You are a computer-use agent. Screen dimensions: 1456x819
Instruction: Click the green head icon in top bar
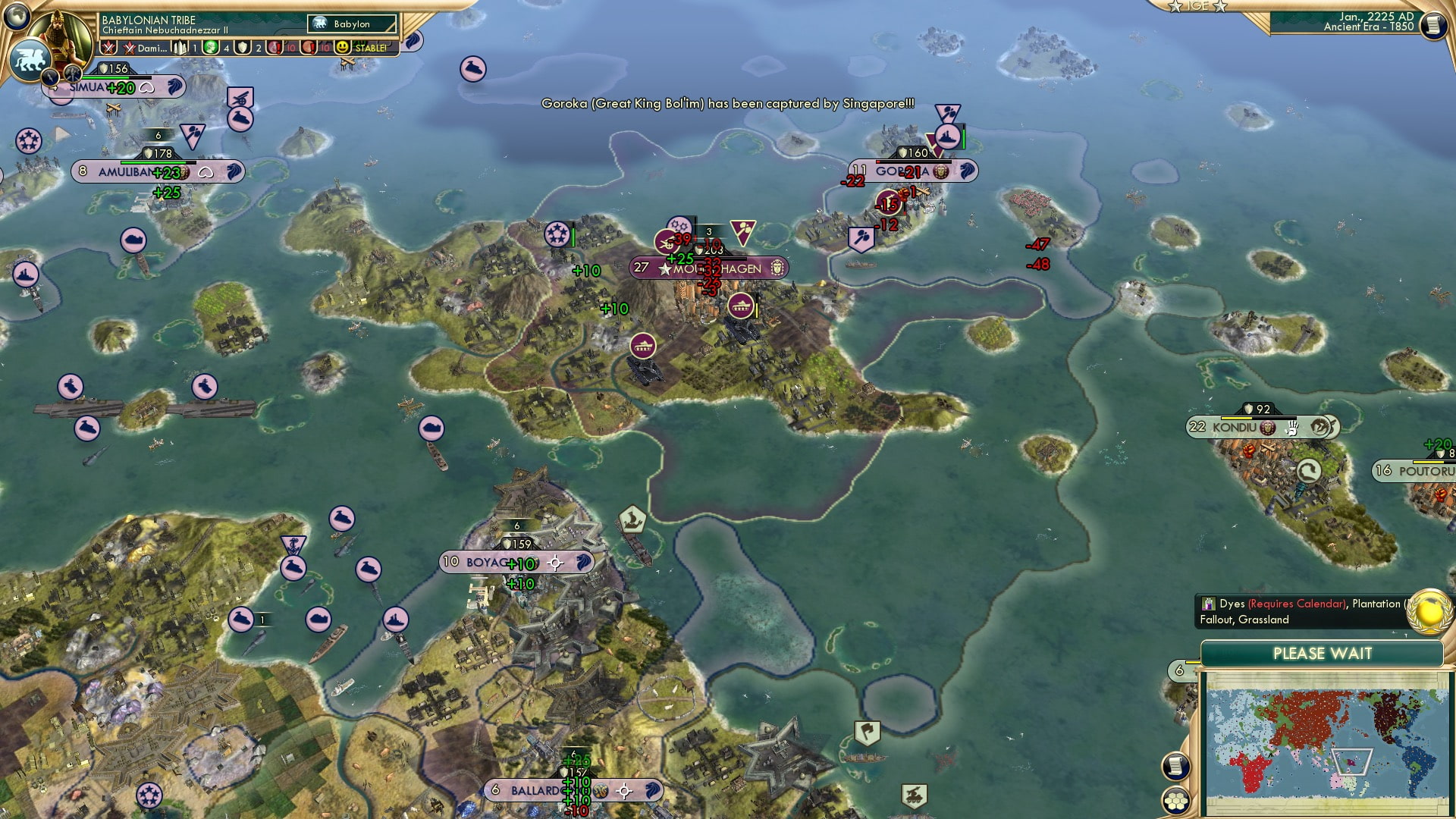[211, 48]
